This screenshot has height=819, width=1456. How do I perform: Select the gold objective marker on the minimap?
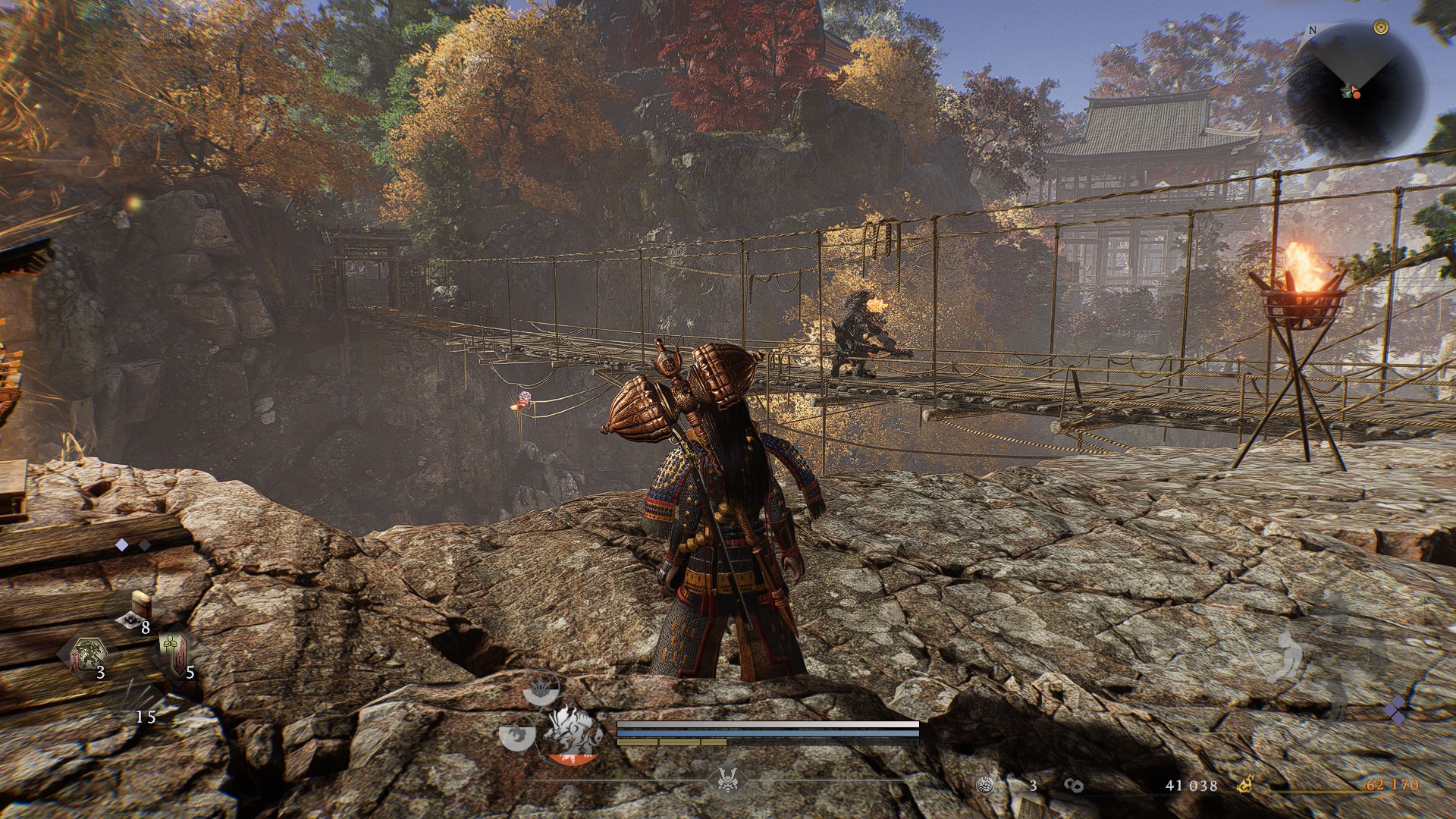(x=1379, y=27)
